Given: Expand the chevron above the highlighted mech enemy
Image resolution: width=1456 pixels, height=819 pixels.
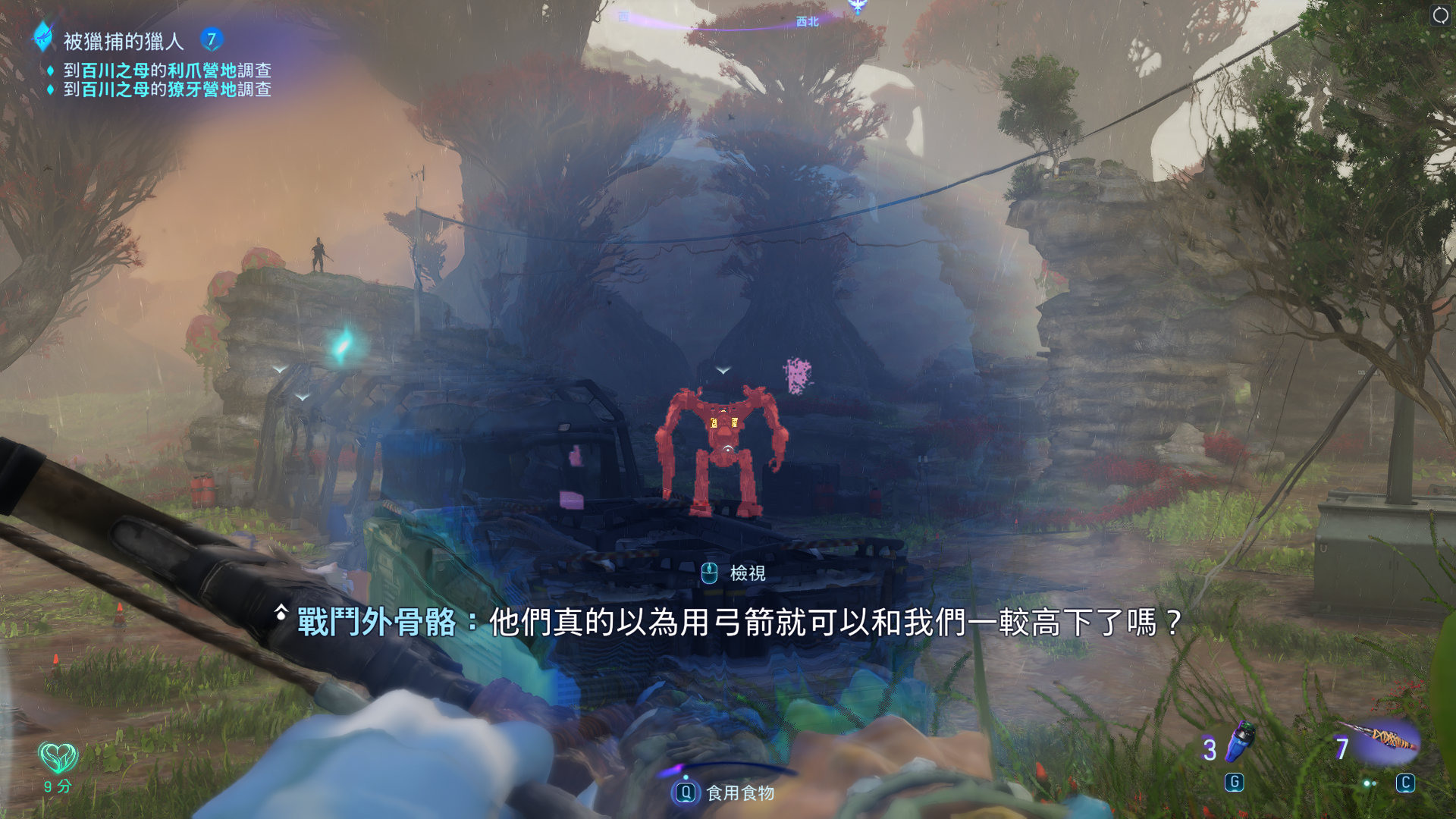Looking at the screenshot, I should pos(723,368).
